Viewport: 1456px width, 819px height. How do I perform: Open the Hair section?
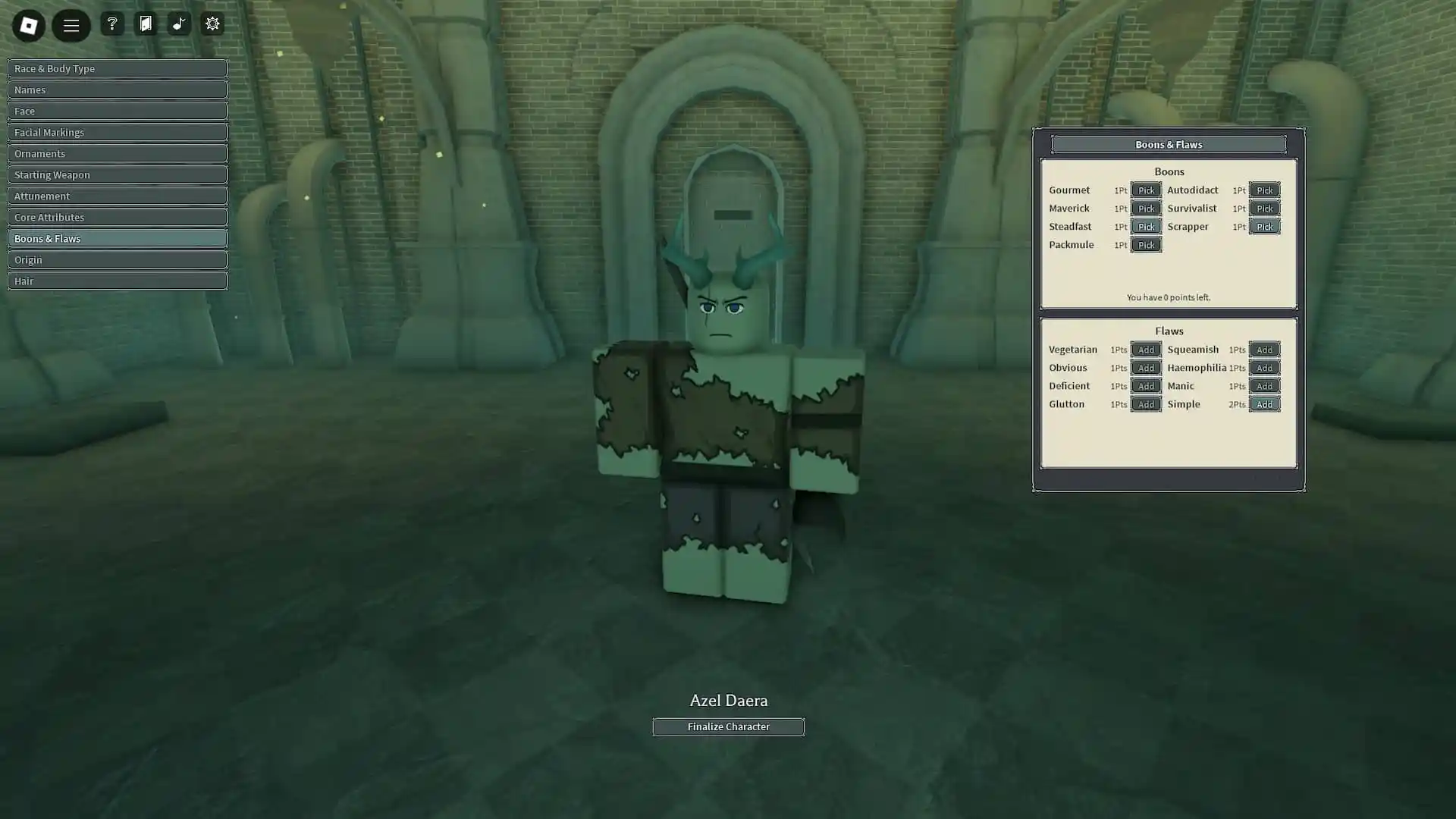click(118, 281)
